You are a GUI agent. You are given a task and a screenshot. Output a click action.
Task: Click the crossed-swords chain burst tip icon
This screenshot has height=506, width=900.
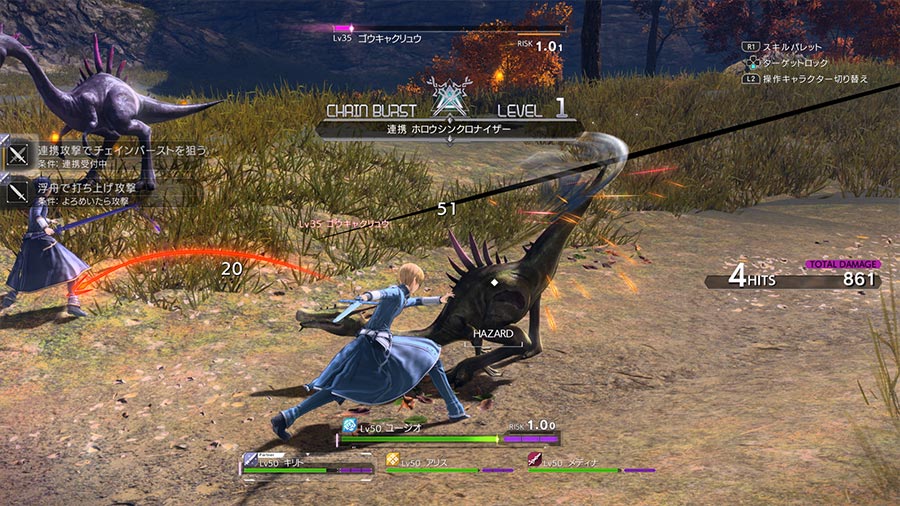pyautogui.click(x=19, y=155)
